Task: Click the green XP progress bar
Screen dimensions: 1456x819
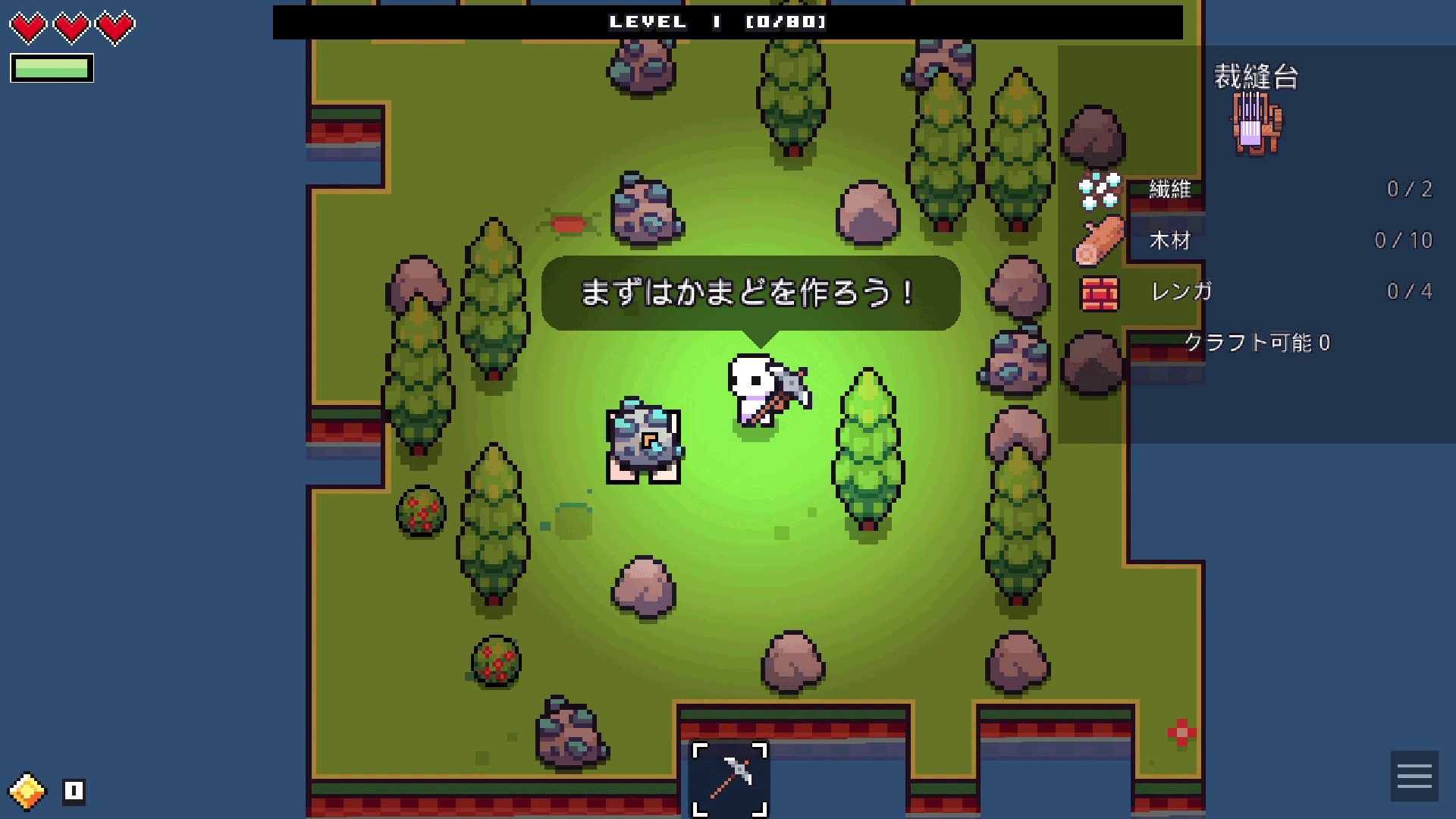Action: (x=51, y=68)
